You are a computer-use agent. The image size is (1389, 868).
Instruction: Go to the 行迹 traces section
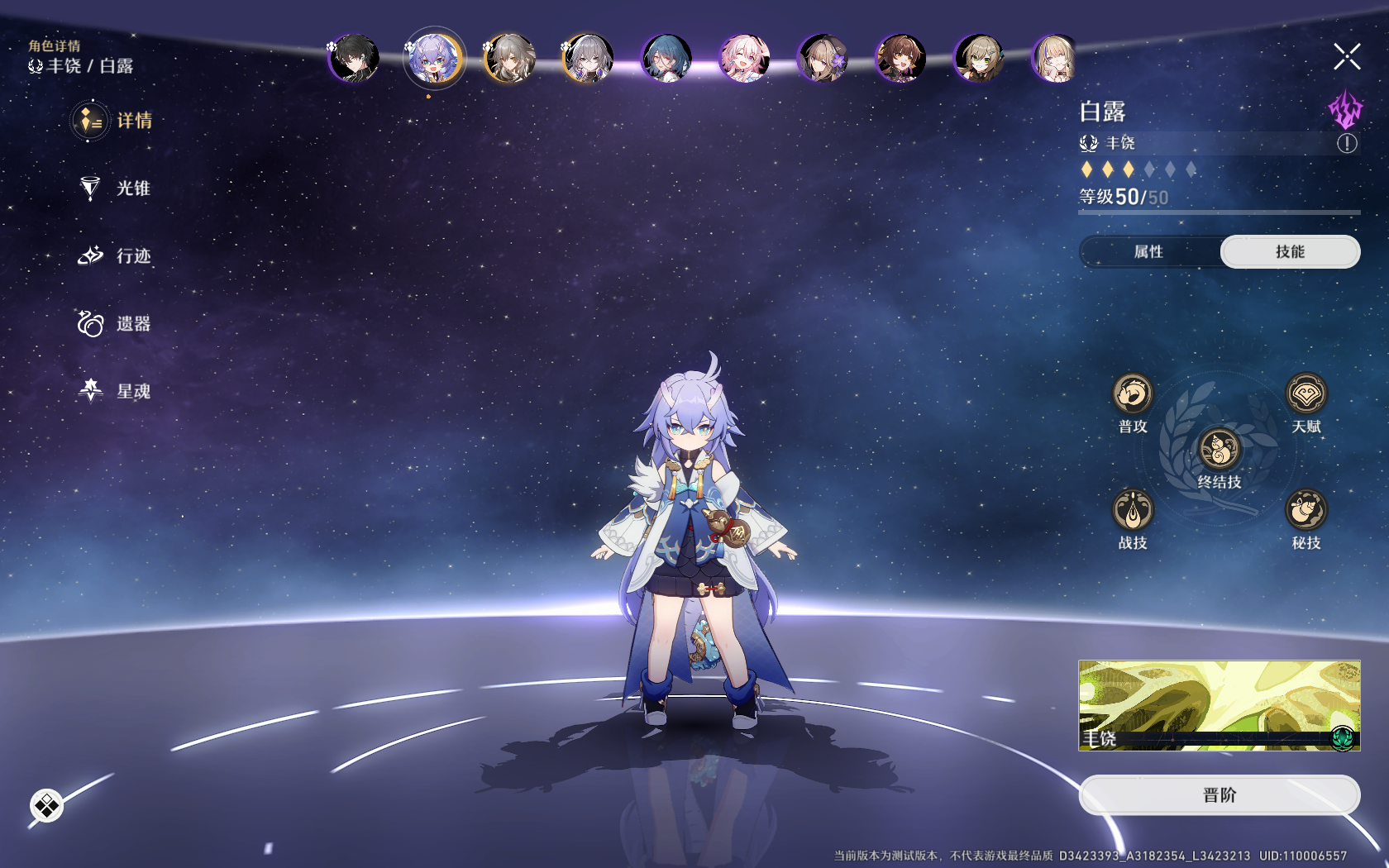click(114, 256)
